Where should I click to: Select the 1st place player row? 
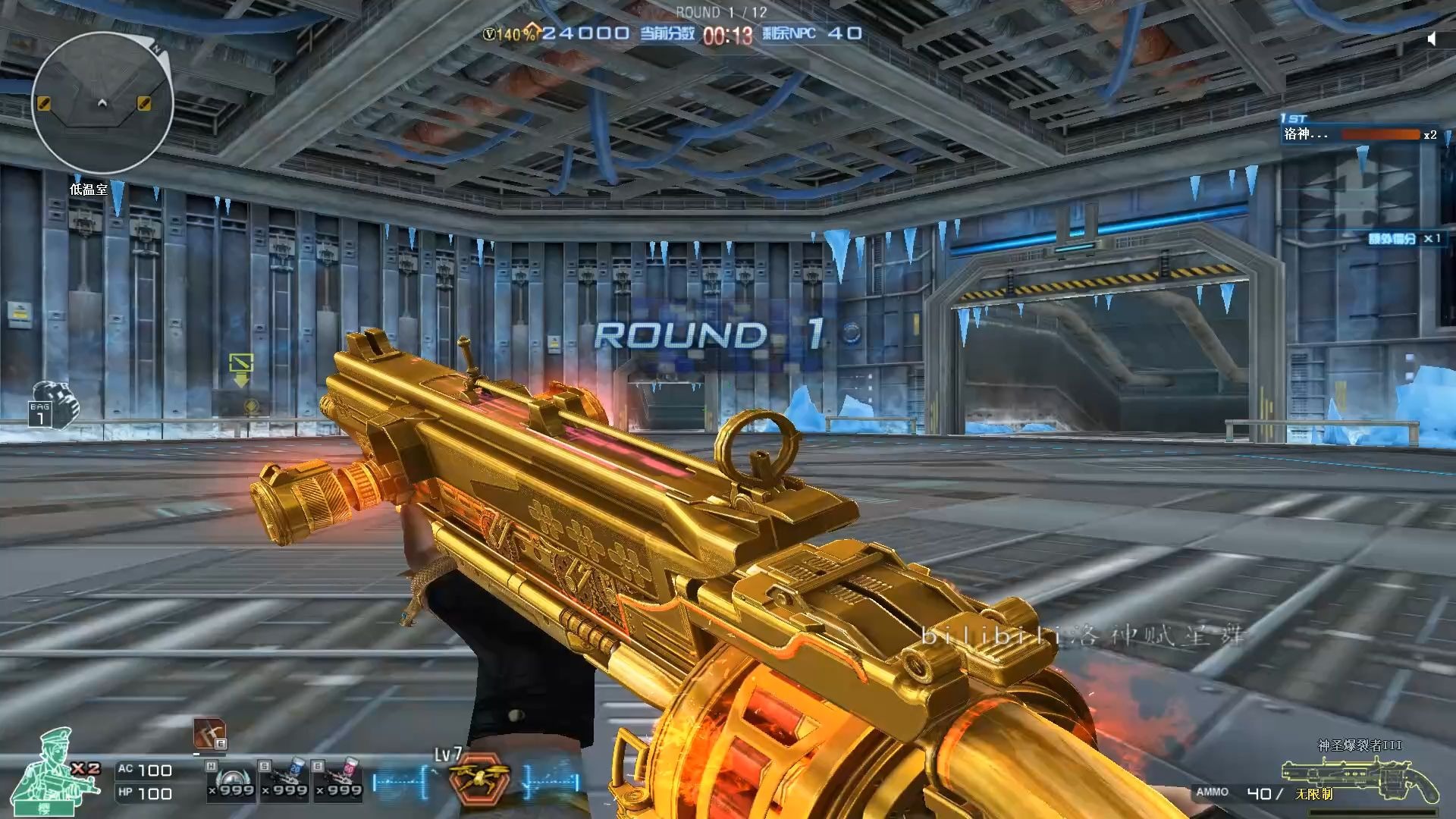pyautogui.click(x=1359, y=134)
